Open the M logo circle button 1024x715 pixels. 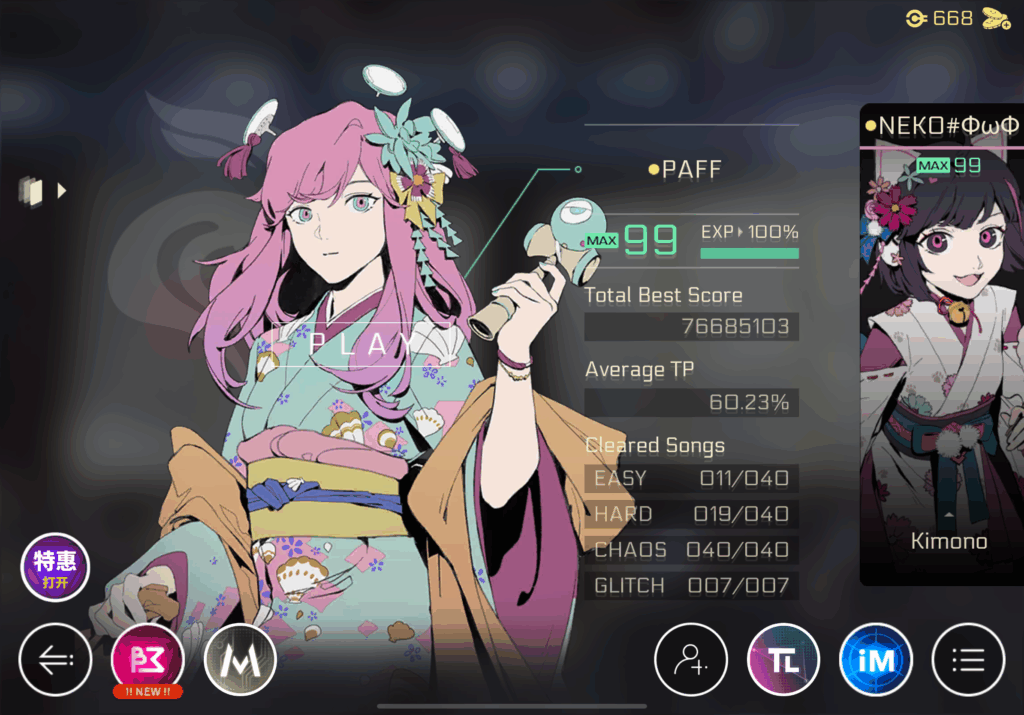tap(240, 660)
